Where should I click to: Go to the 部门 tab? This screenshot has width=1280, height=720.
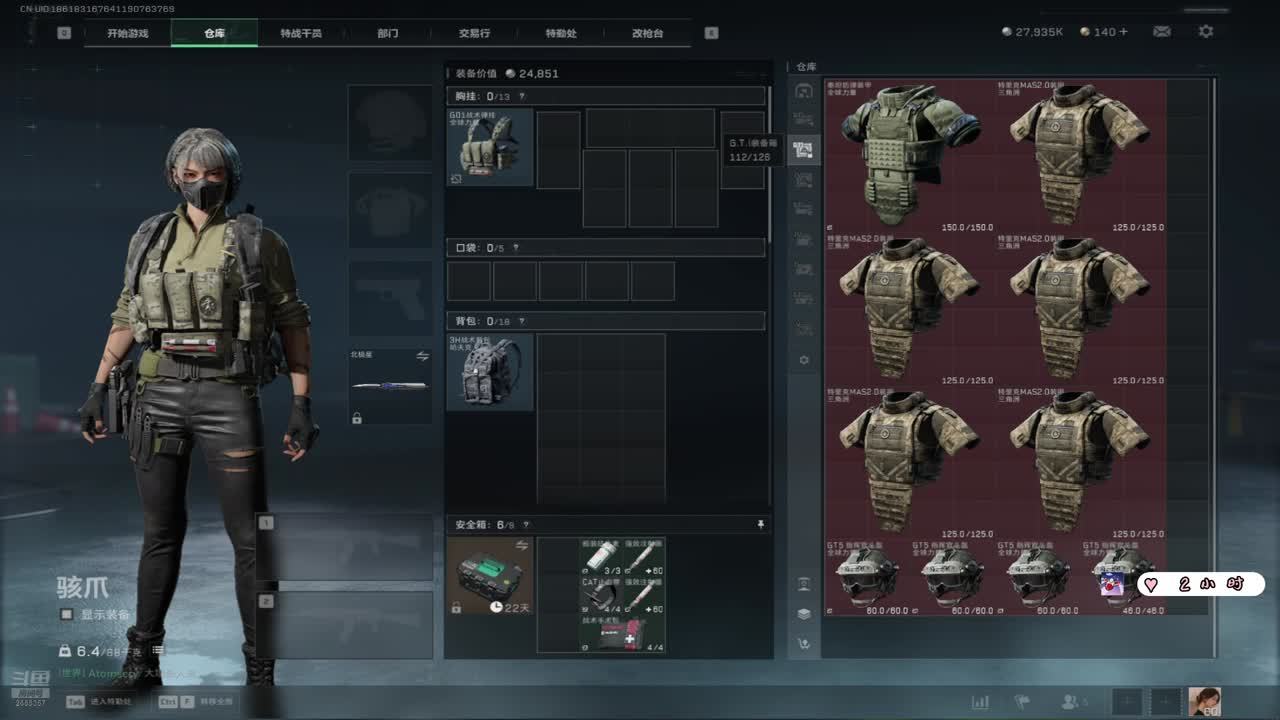coord(388,33)
